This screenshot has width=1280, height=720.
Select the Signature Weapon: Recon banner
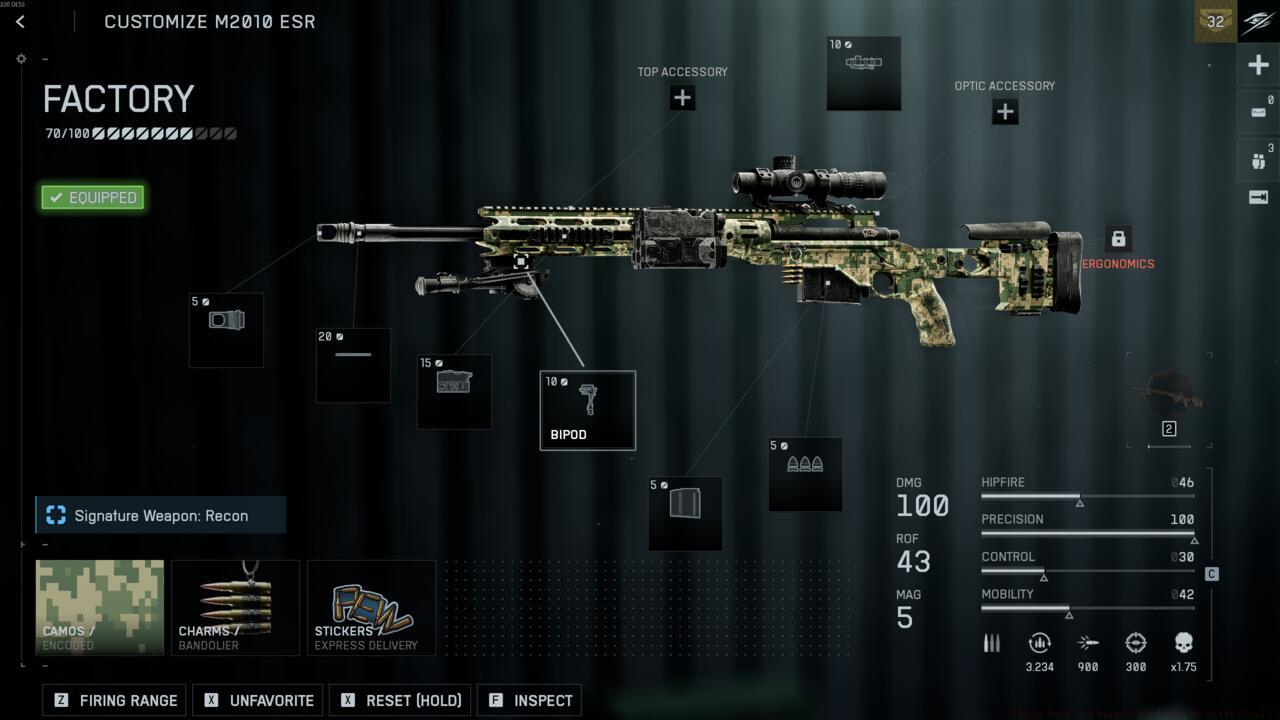[x=161, y=515]
